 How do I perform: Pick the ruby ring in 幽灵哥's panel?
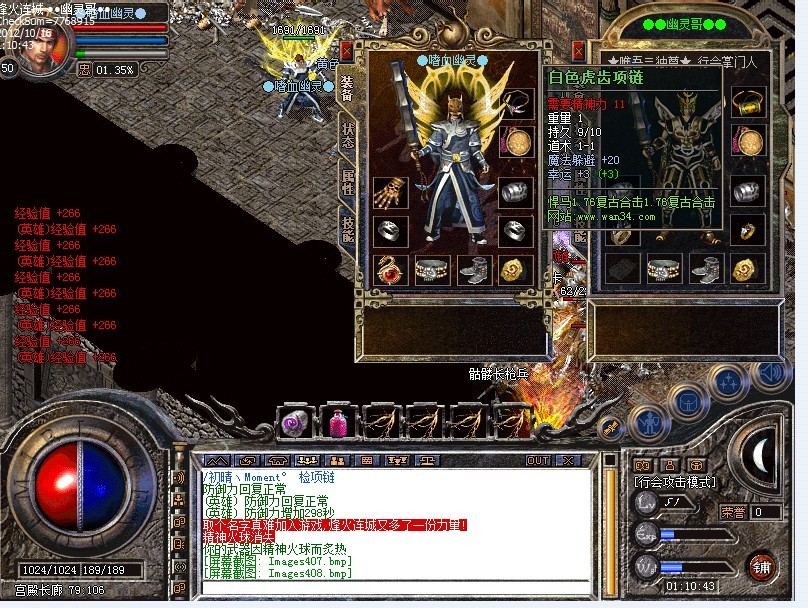pyautogui.click(x=748, y=230)
